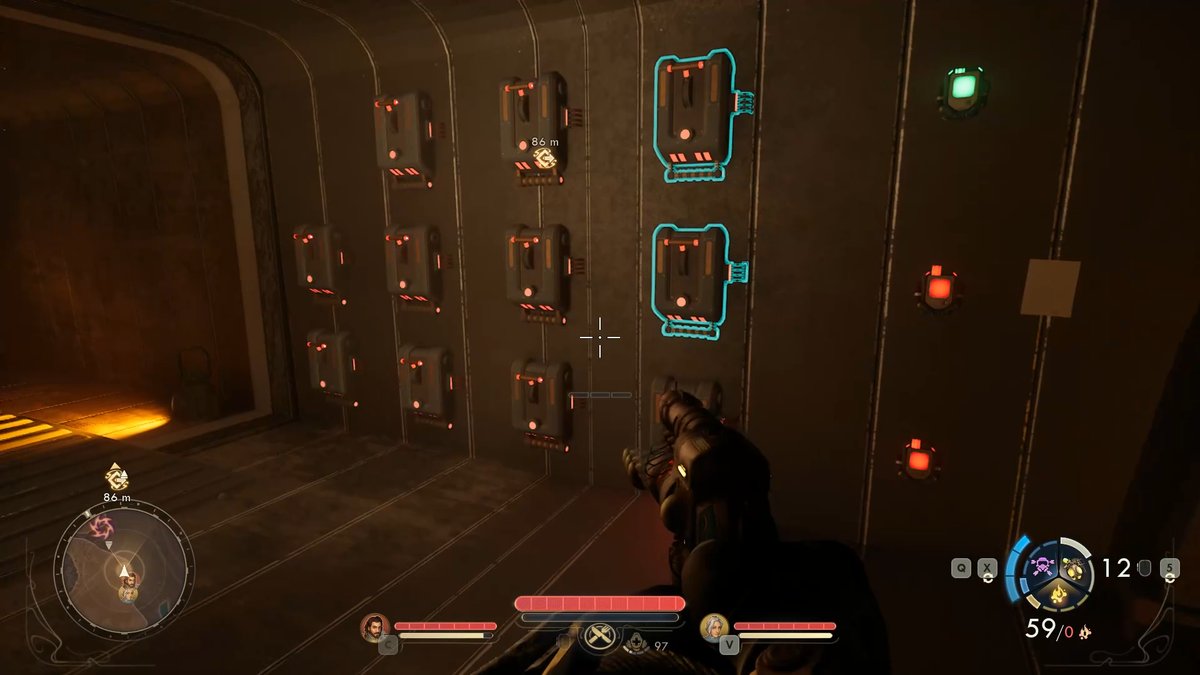Select the bearded male companion portrait
This screenshot has height=675, width=1200.
375,627
